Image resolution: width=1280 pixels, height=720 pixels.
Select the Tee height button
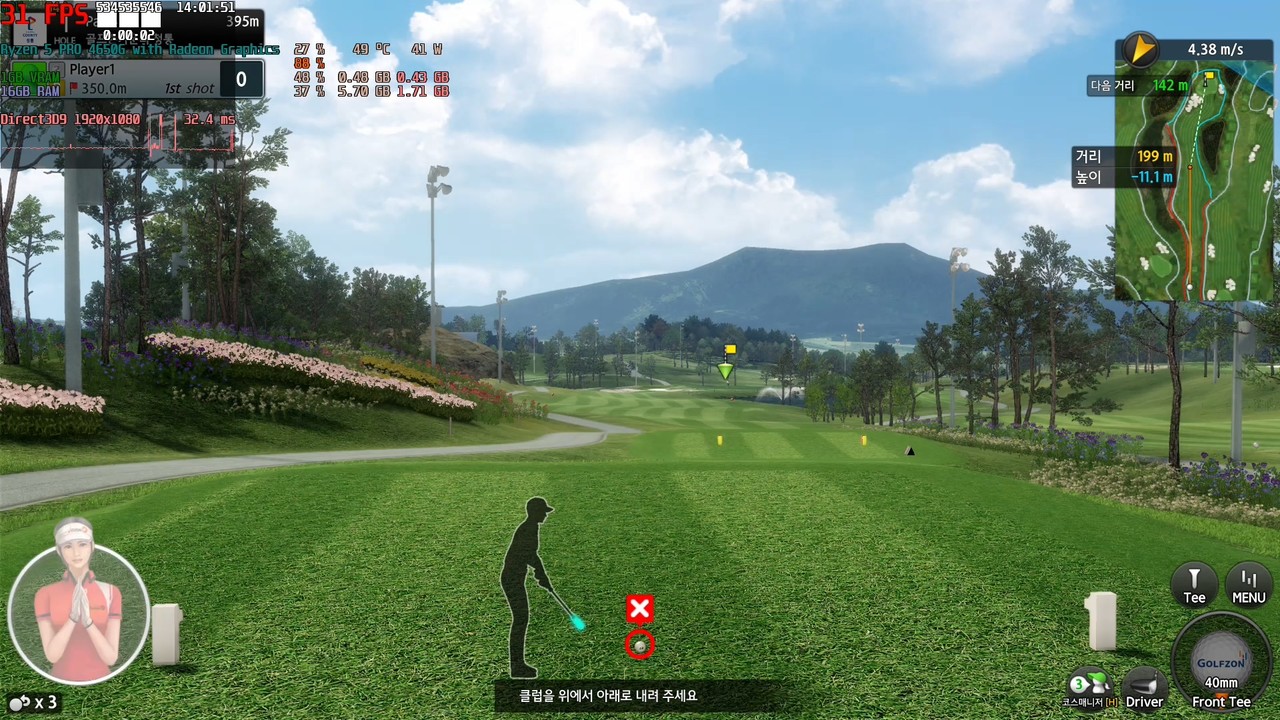coord(1194,584)
